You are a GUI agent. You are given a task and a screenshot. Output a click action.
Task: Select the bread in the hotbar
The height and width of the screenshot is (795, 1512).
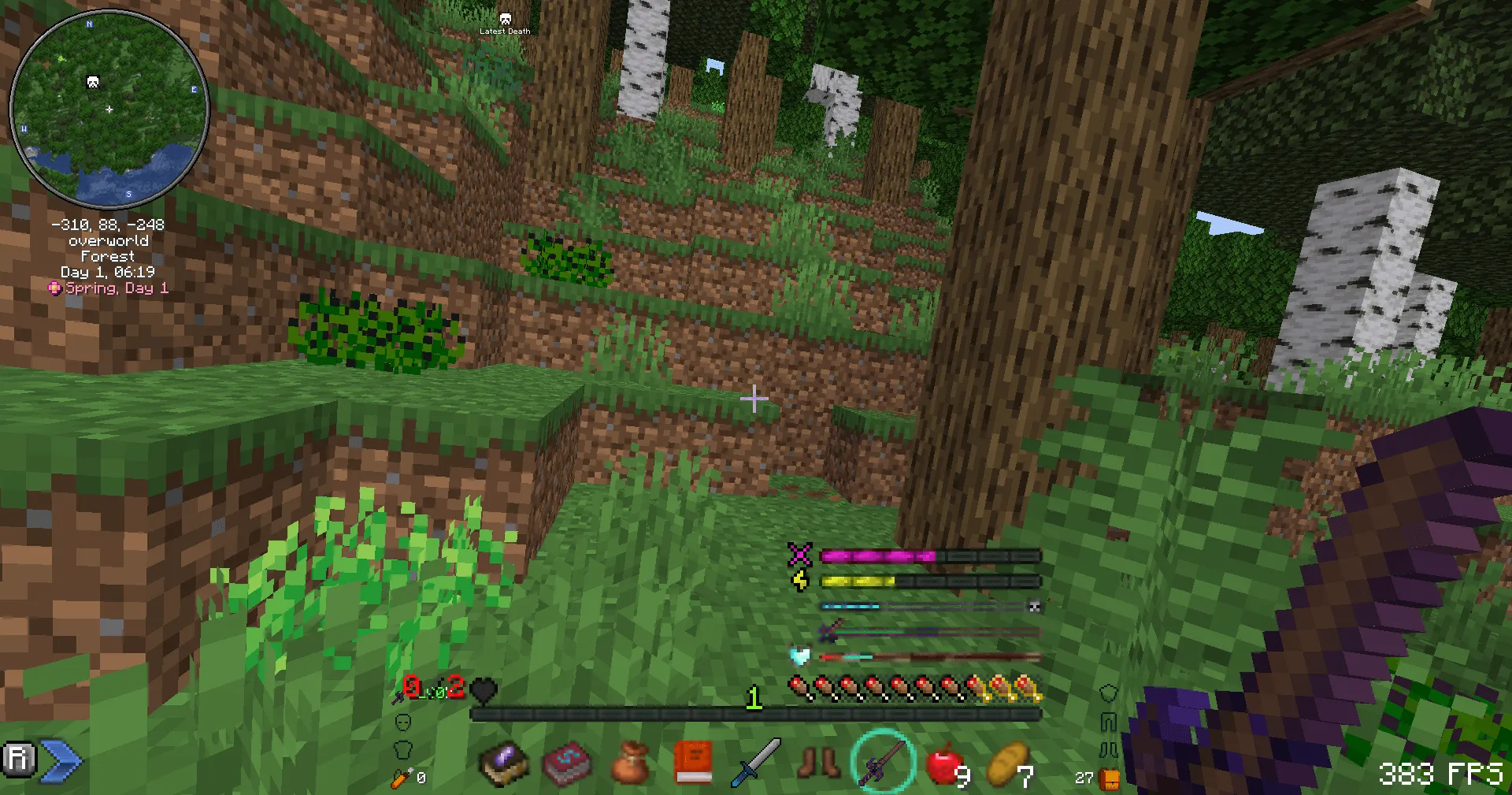[1007, 760]
